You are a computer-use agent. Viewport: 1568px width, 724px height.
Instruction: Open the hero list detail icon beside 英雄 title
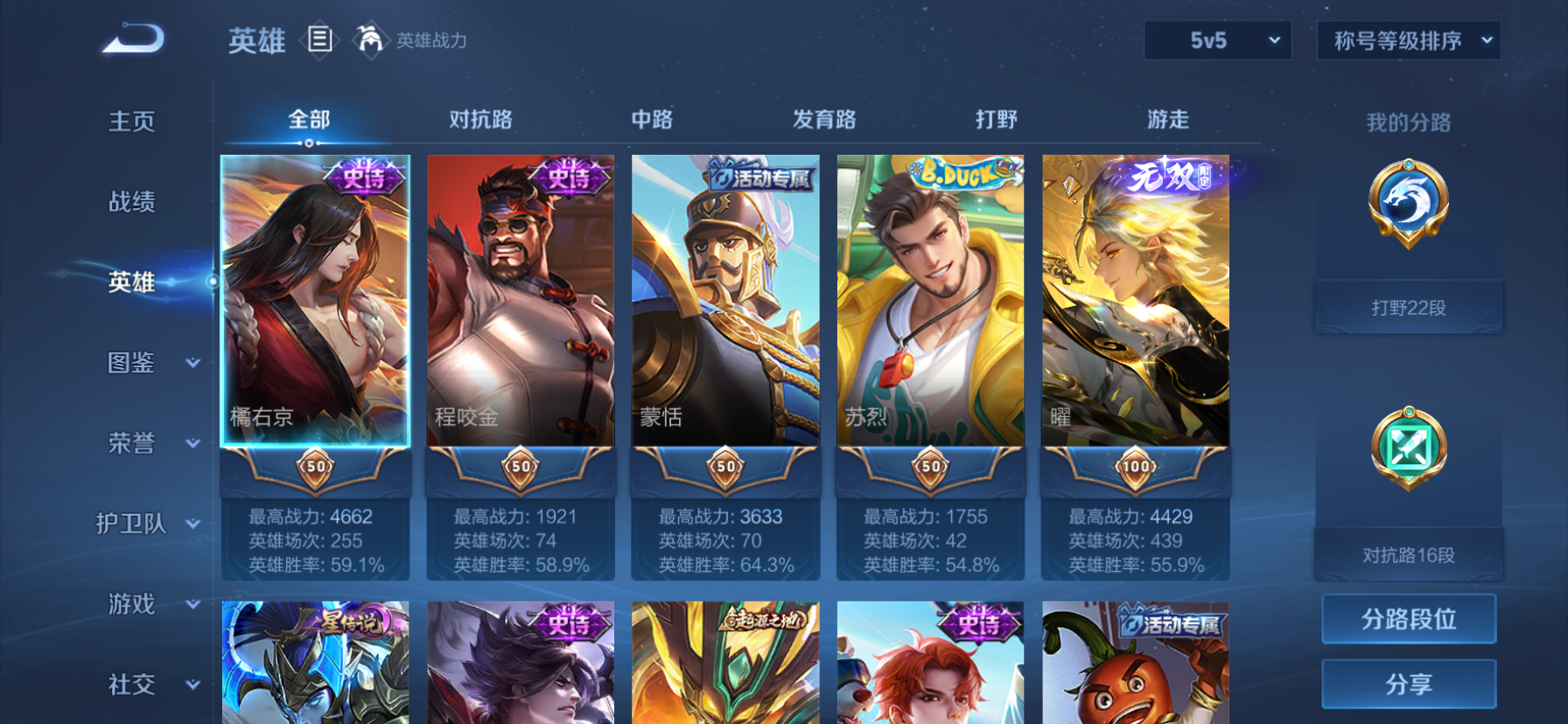click(320, 40)
